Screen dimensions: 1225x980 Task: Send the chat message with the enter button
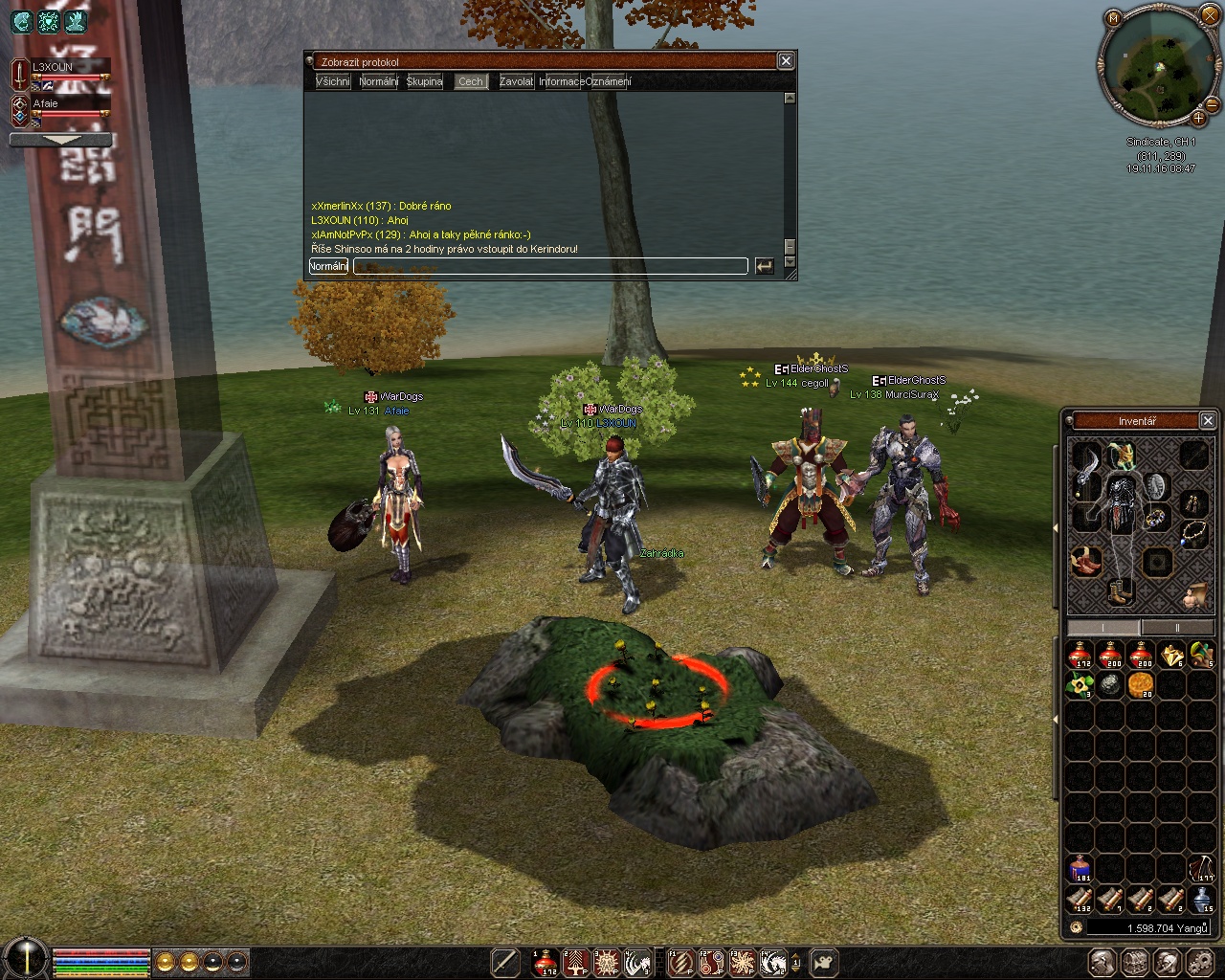(764, 266)
